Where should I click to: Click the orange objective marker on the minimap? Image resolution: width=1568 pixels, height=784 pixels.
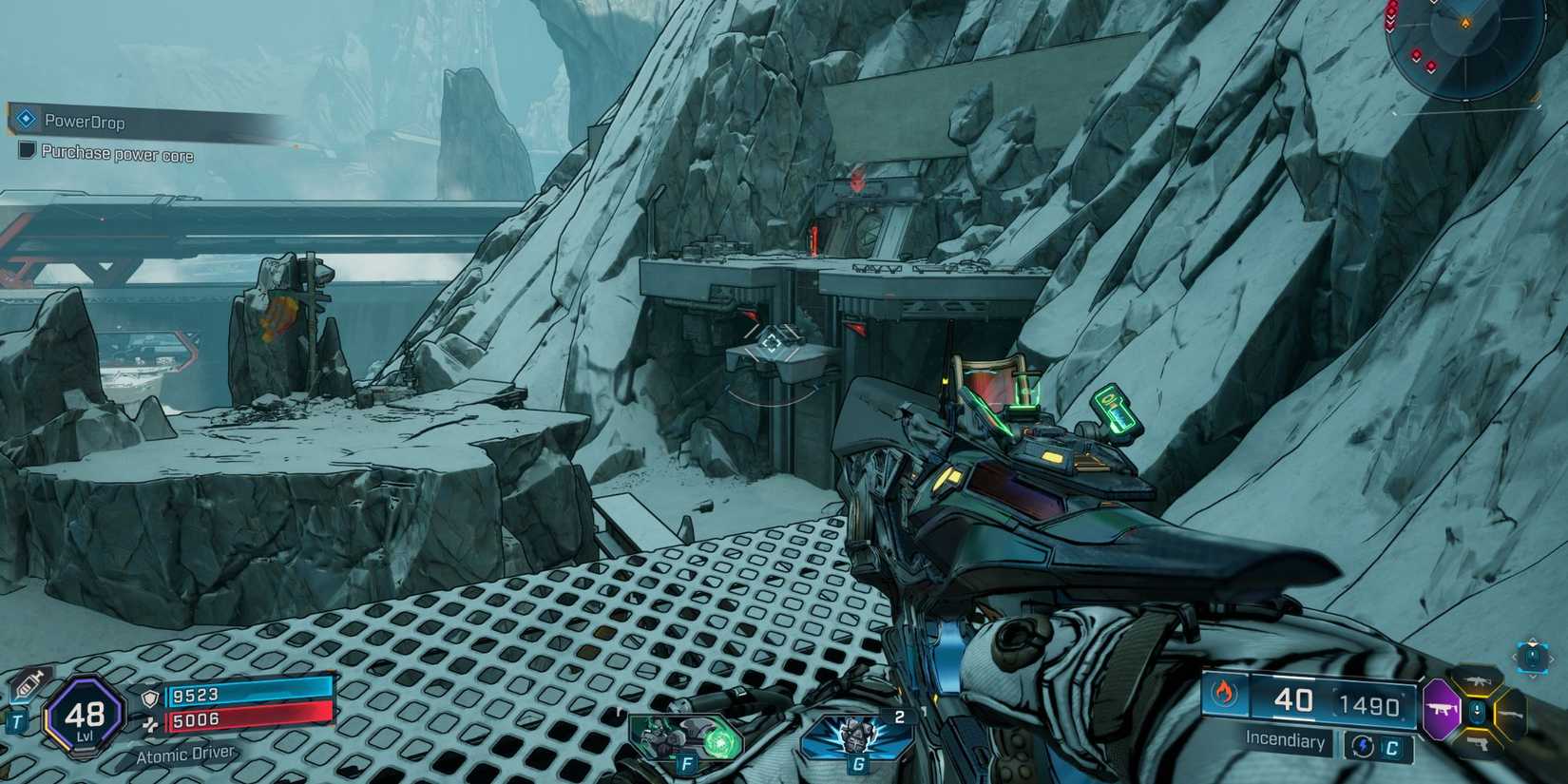[1465, 22]
